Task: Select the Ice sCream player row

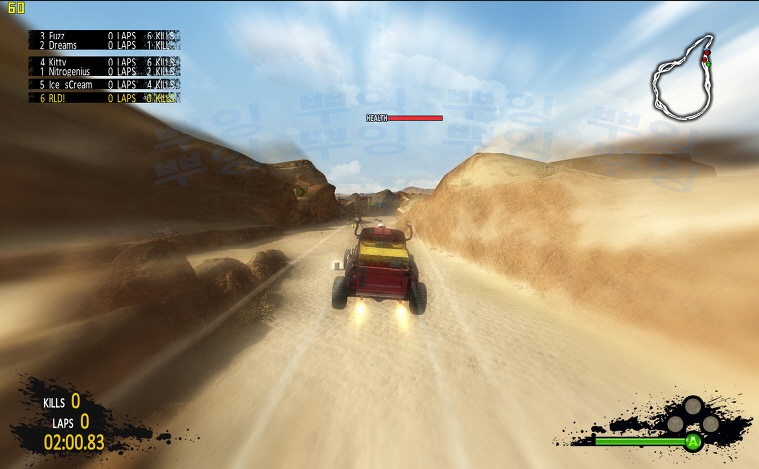Action: click(x=105, y=85)
